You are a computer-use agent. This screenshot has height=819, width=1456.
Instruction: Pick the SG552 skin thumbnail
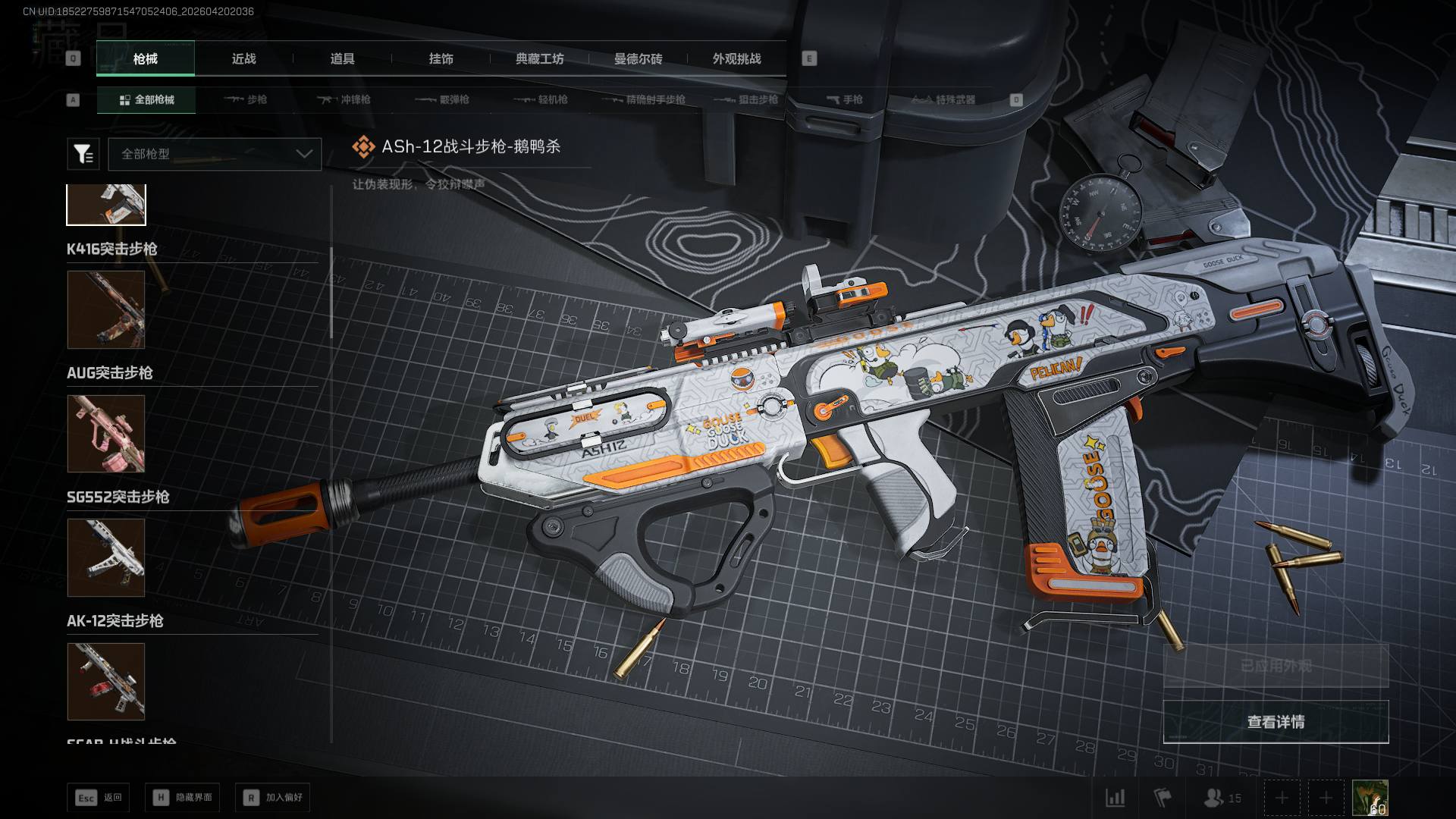pyautogui.click(x=106, y=557)
